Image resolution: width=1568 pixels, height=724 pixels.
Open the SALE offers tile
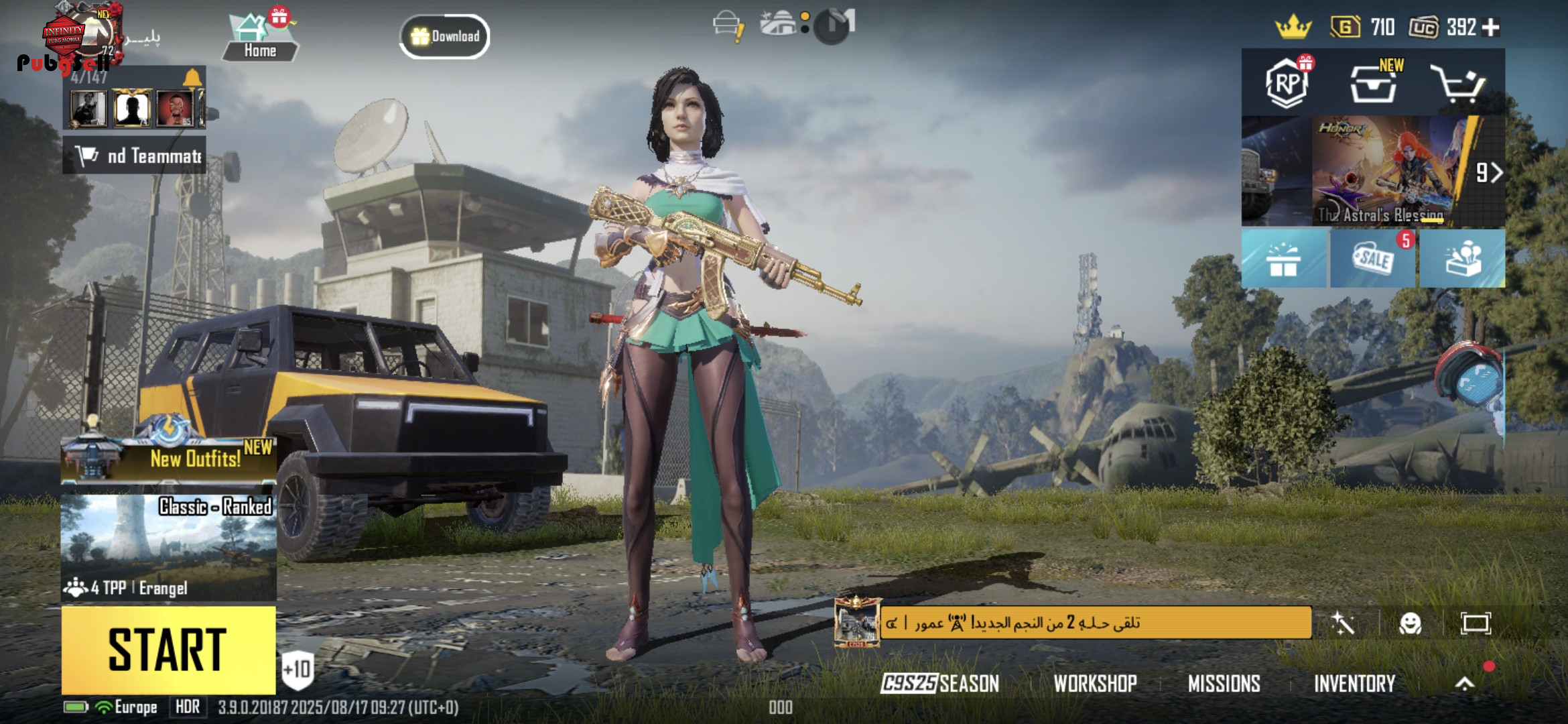pyautogui.click(x=1373, y=259)
